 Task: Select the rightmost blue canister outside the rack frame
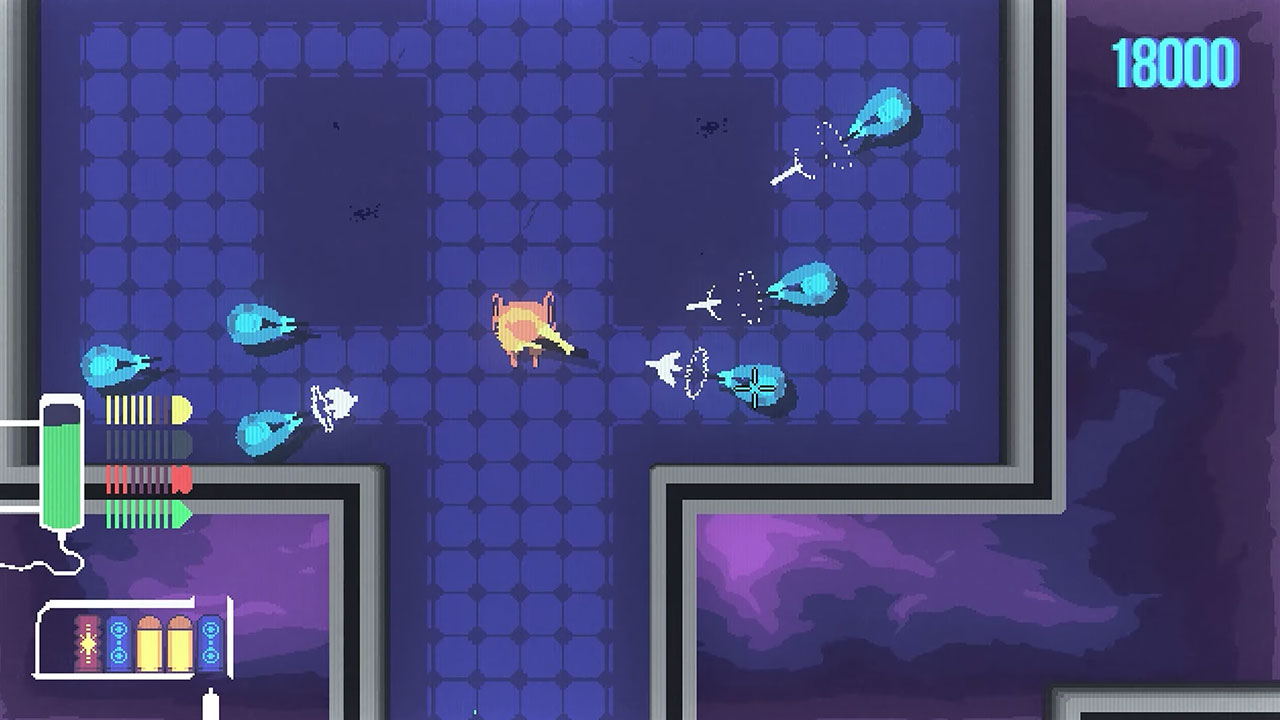pyautogui.click(x=210, y=642)
